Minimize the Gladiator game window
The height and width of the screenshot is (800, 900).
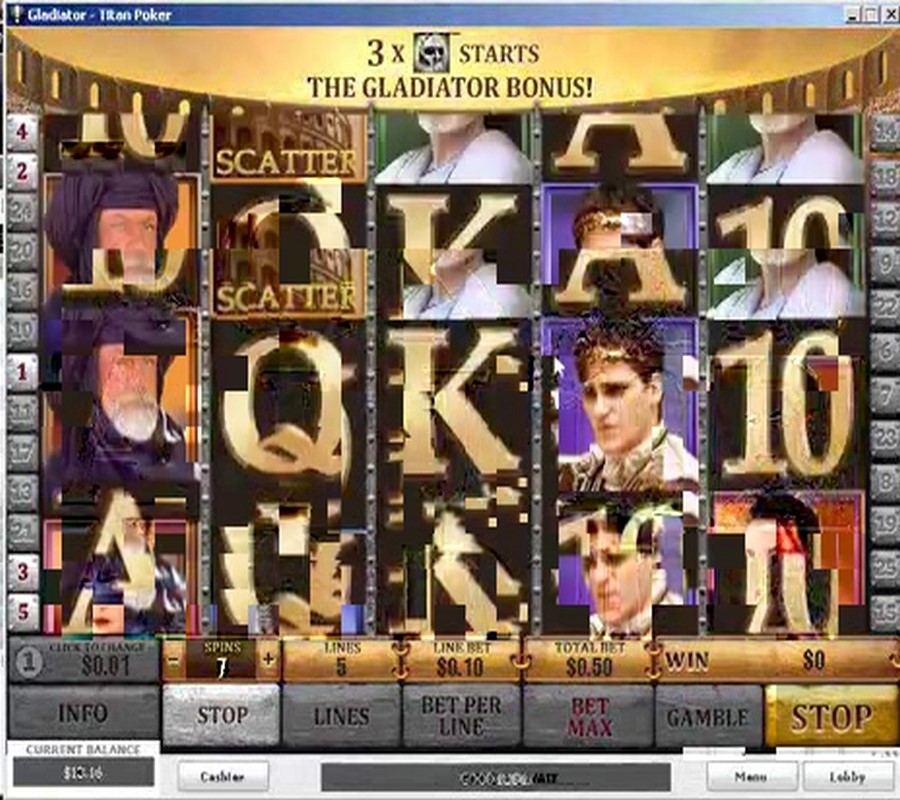tap(852, 14)
